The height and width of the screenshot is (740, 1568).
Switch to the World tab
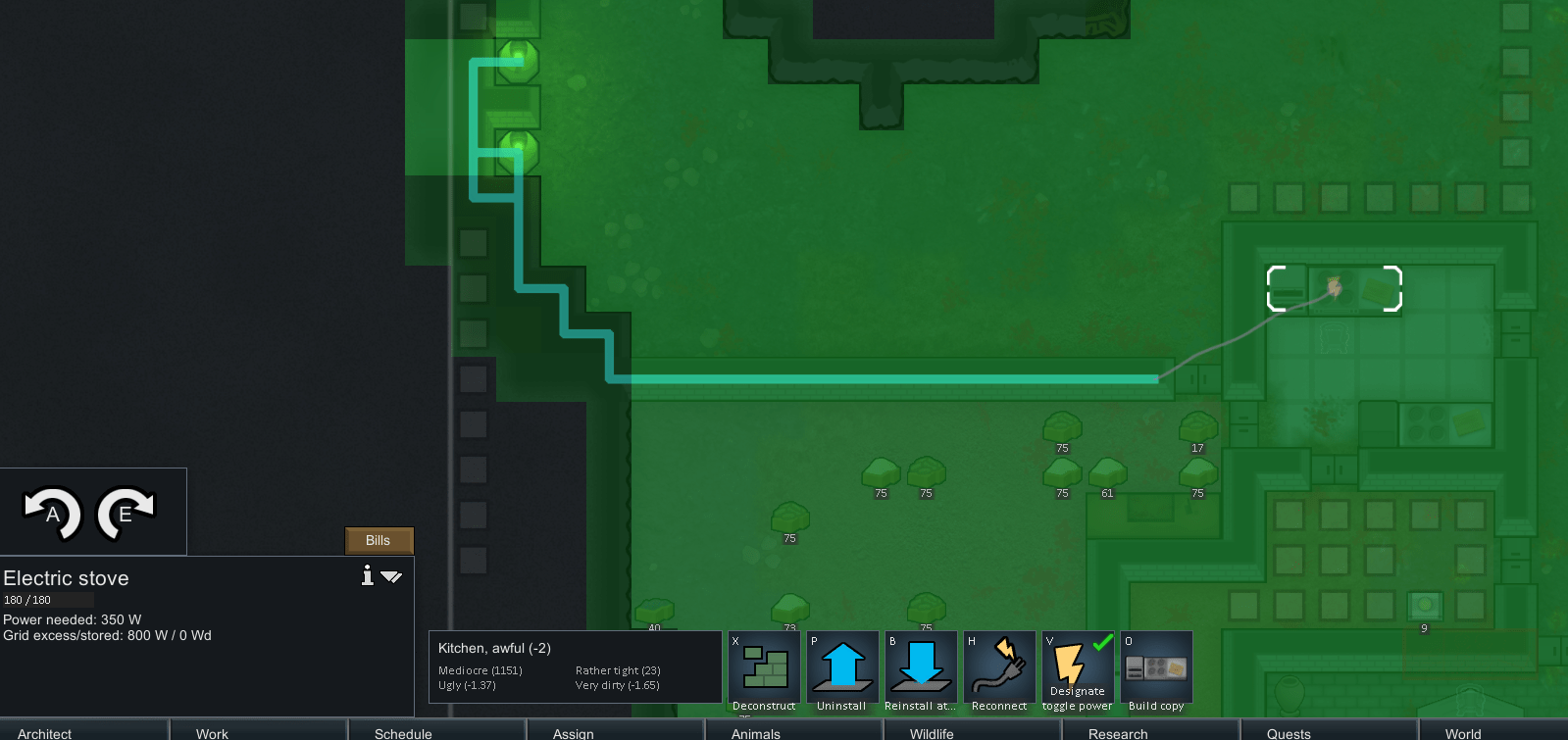click(1462, 733)
